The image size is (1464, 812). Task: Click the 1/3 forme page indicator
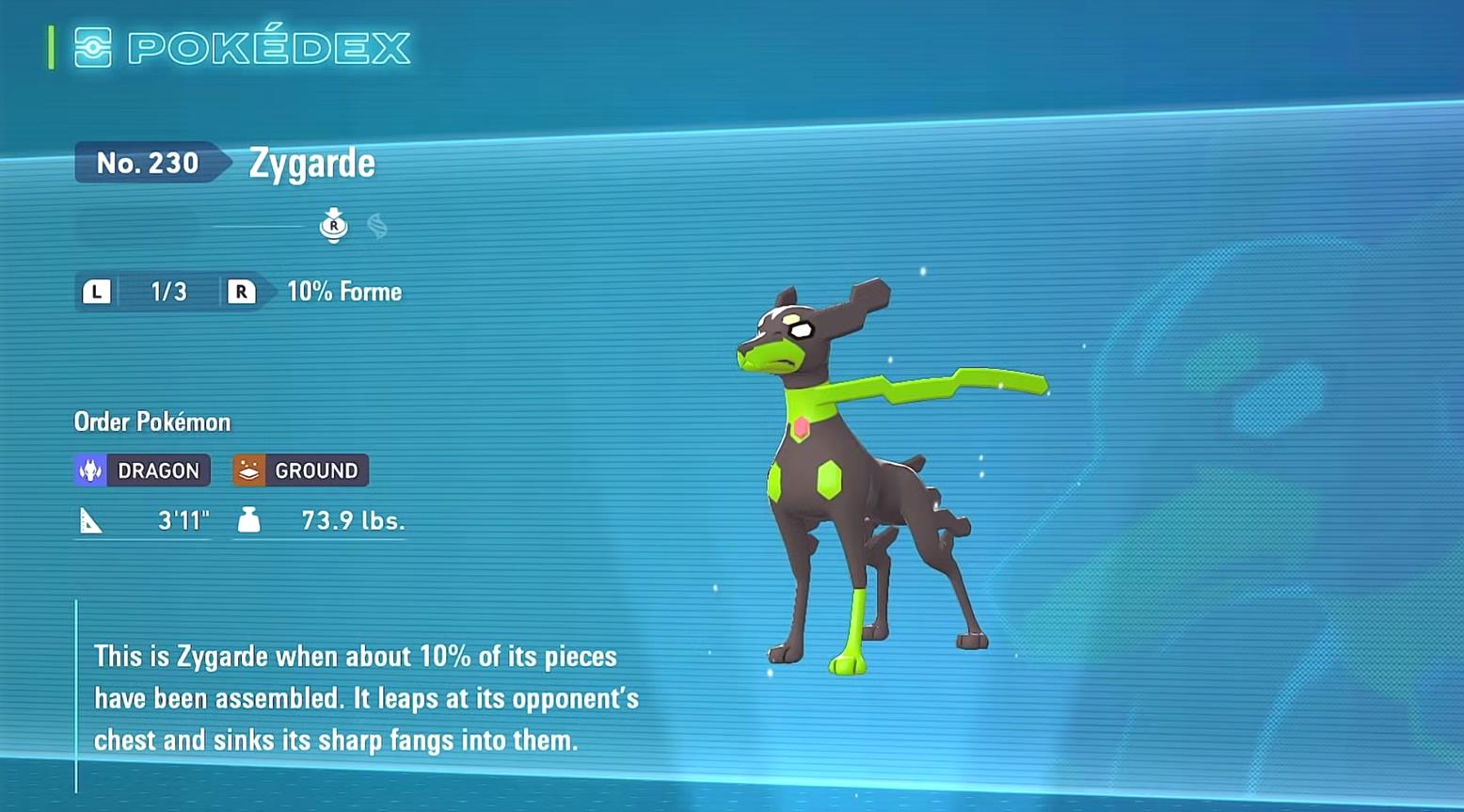[x=168, y=292]
